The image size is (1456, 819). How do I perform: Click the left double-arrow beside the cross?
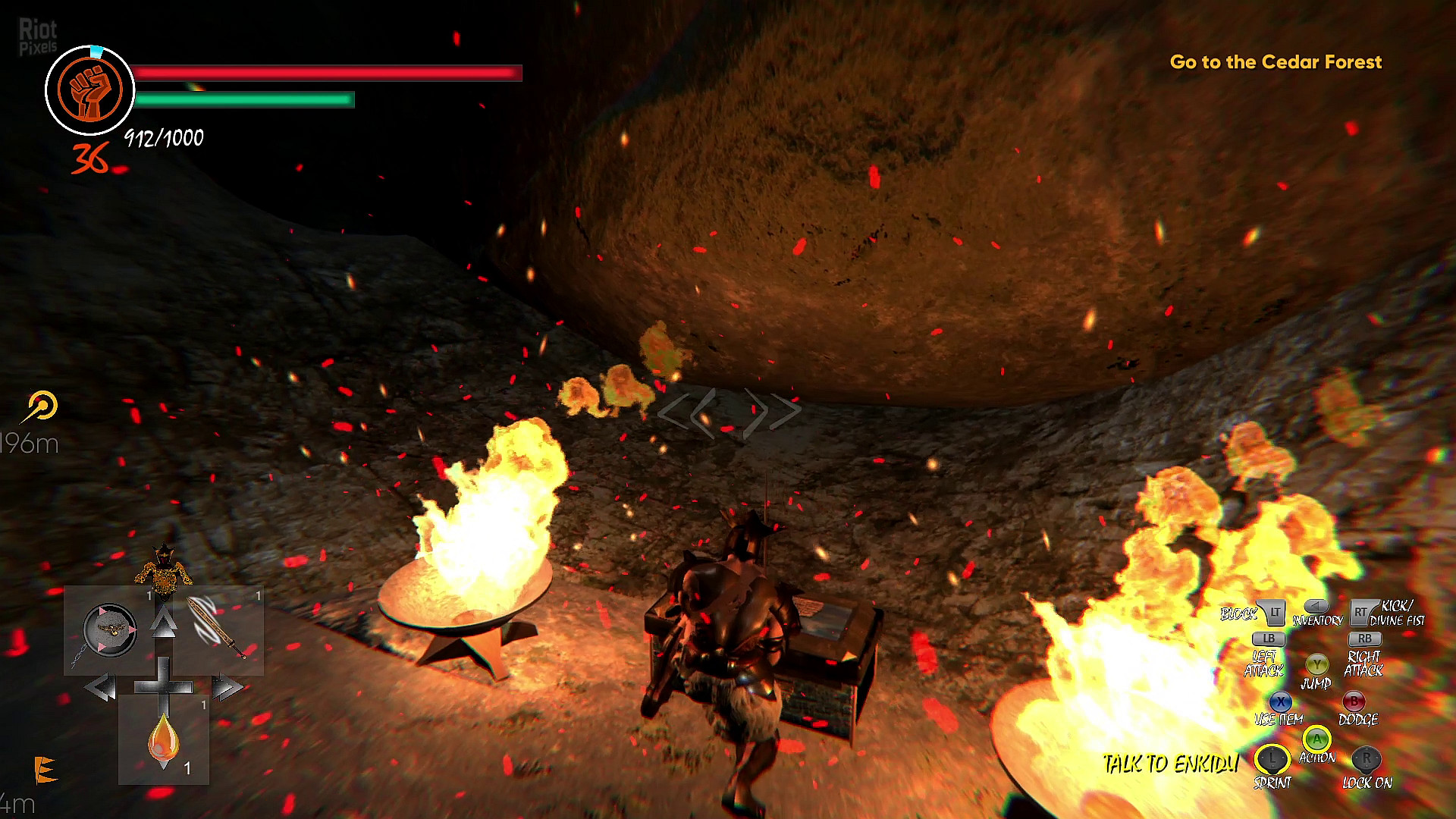click(100, 689)
